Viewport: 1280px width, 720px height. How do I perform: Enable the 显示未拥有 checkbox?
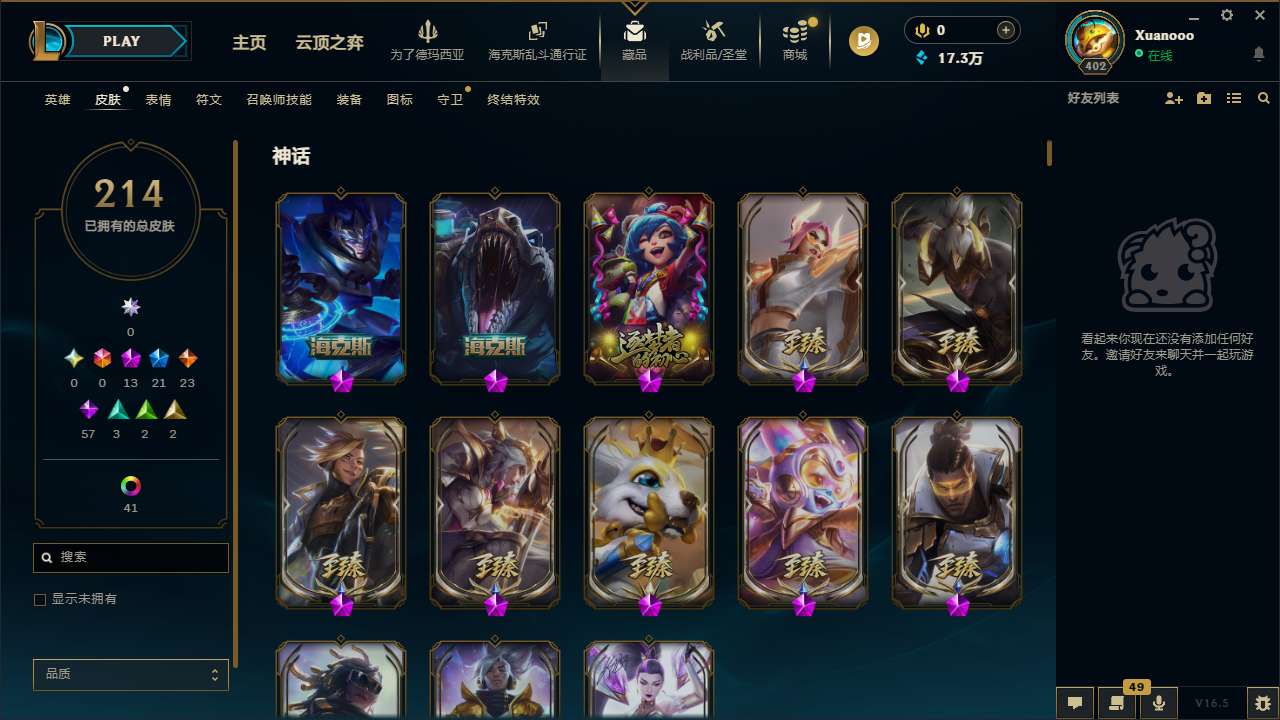(x=40, y=599)
